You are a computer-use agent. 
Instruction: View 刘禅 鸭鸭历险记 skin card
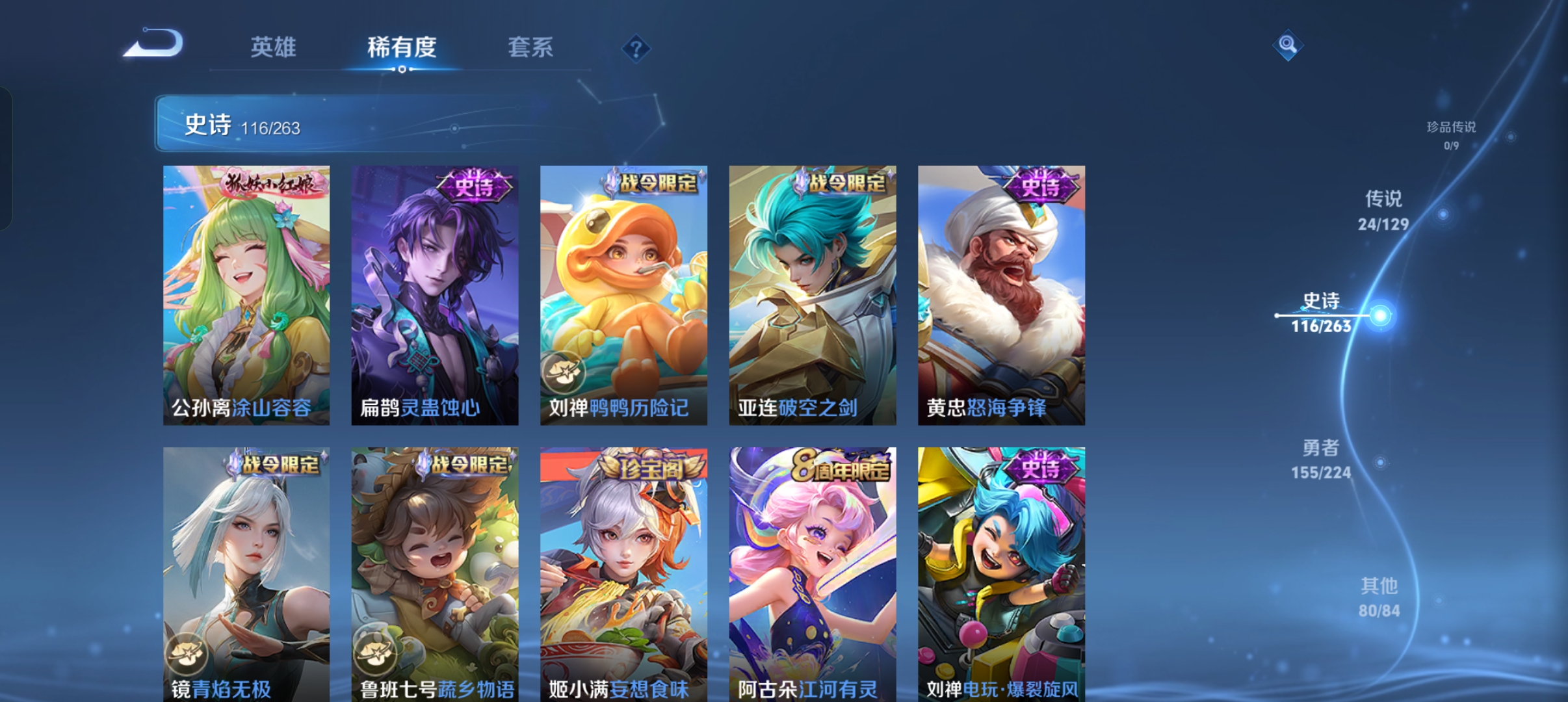[x=623, y=295]
